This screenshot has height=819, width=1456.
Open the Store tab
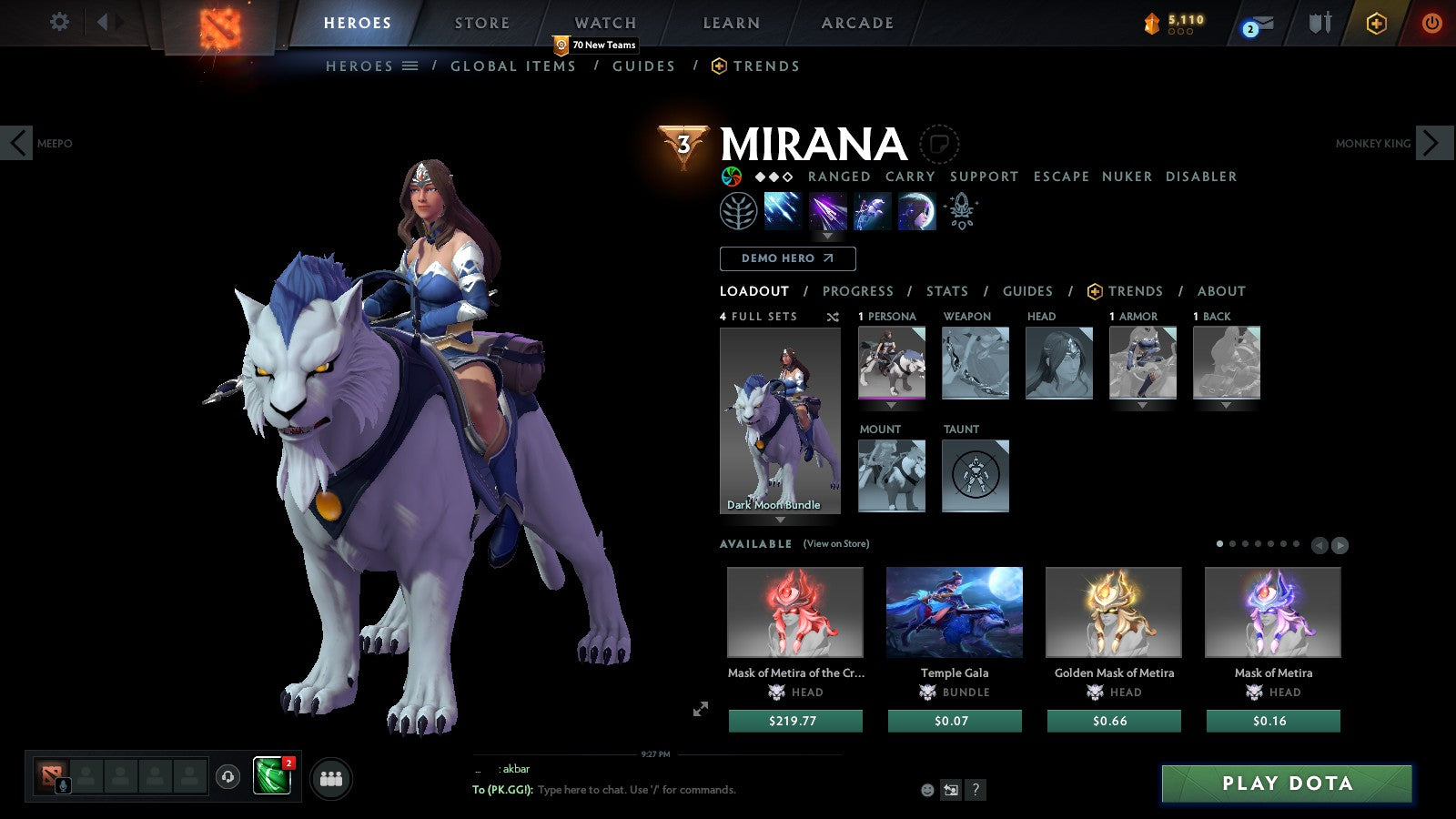(x=482, y=23)
